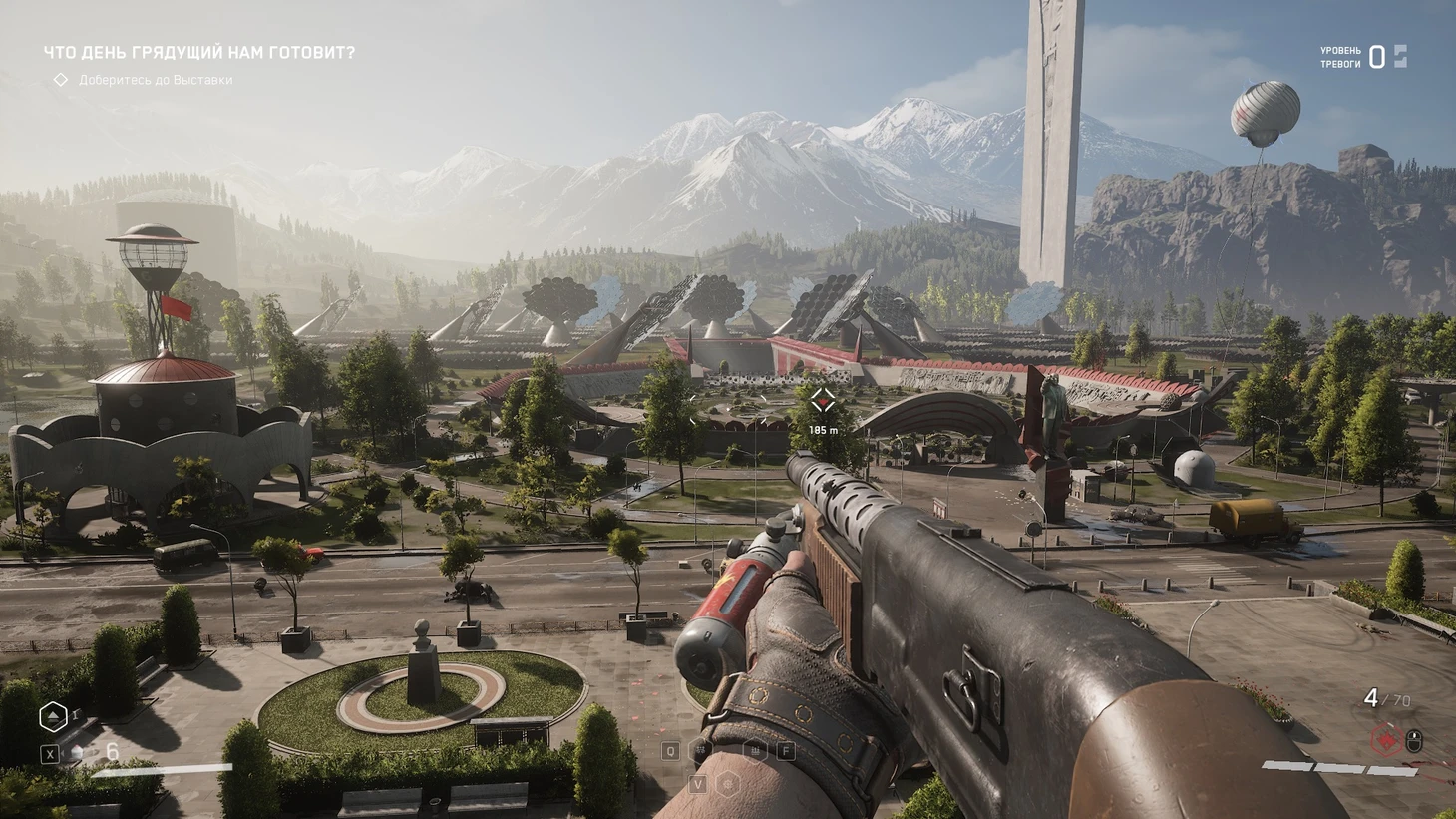This screenshot has height=819, width=1456.
Task: Activate the gear hexagon ability beside V
Action: tap(728, 784)
